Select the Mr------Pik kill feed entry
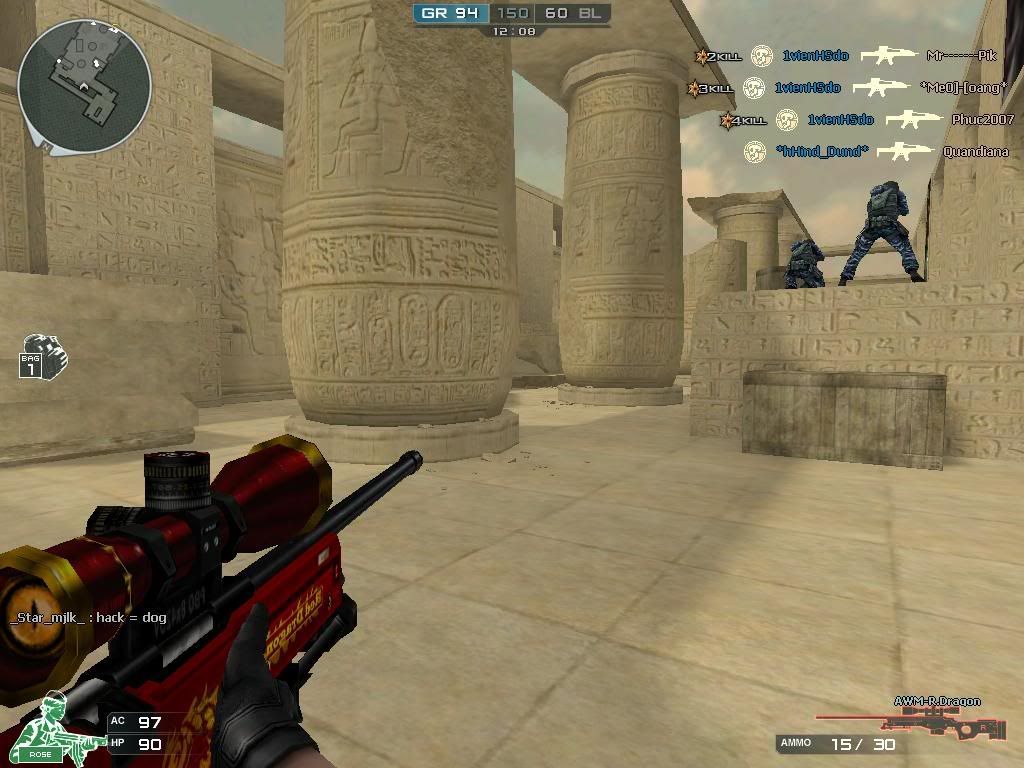This screenshot has width=1024, height=768. click(x=961, y=56)
